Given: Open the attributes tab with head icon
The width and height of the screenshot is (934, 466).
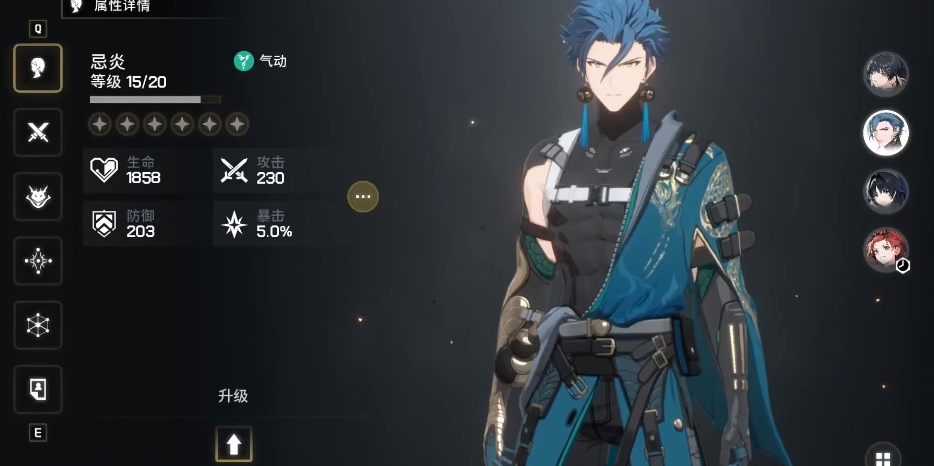Looking at the screenshot, I should pyautogui.click(x=38, y=68).
